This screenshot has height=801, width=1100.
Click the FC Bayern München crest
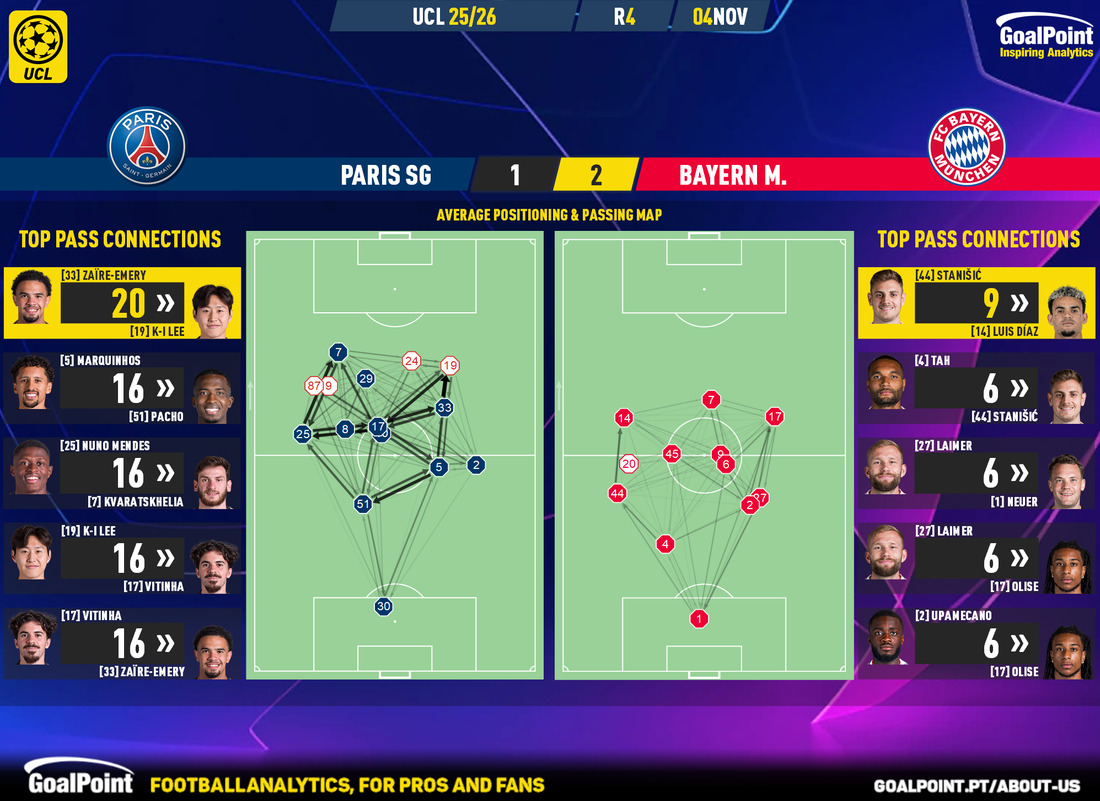pyautogui.click(x=967, y=147)
